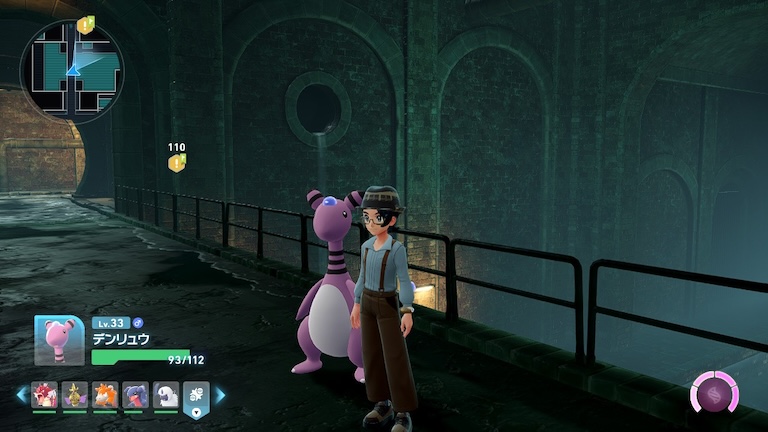Viewport: 768px width, 432px height.
Task: Click the quest waypoint marker labeled 110
Action: pos(177,162)
